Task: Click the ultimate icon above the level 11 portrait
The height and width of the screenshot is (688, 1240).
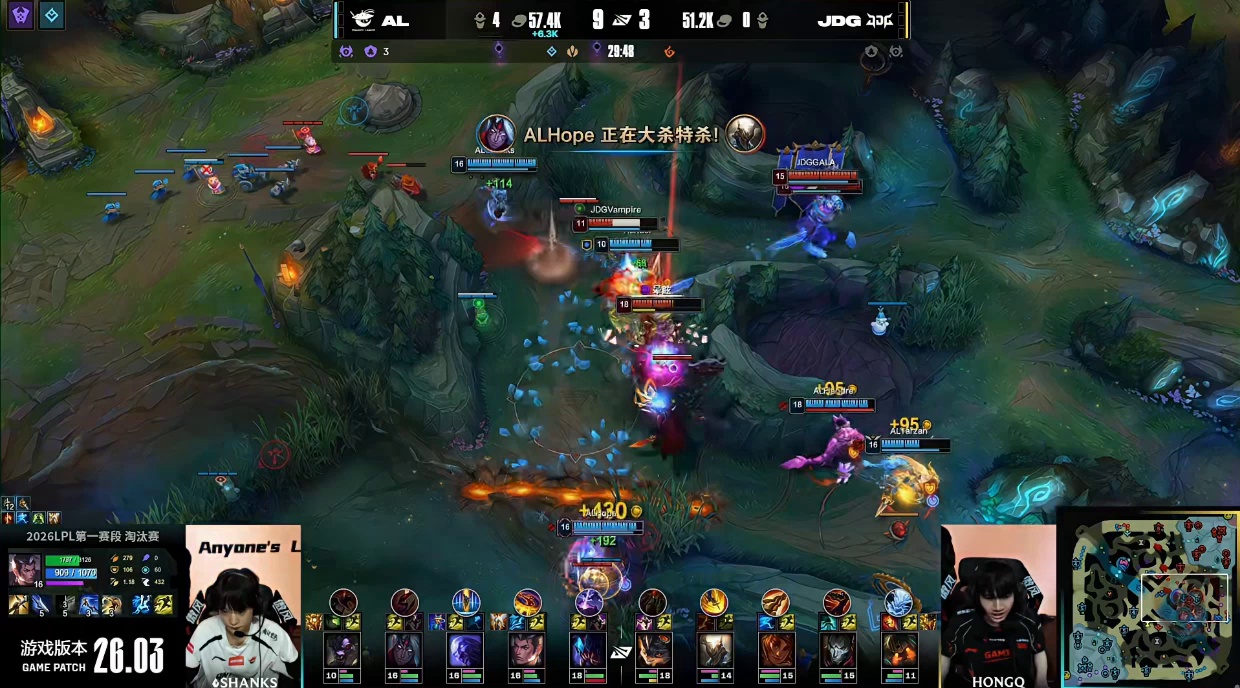Action: (897, 602)
